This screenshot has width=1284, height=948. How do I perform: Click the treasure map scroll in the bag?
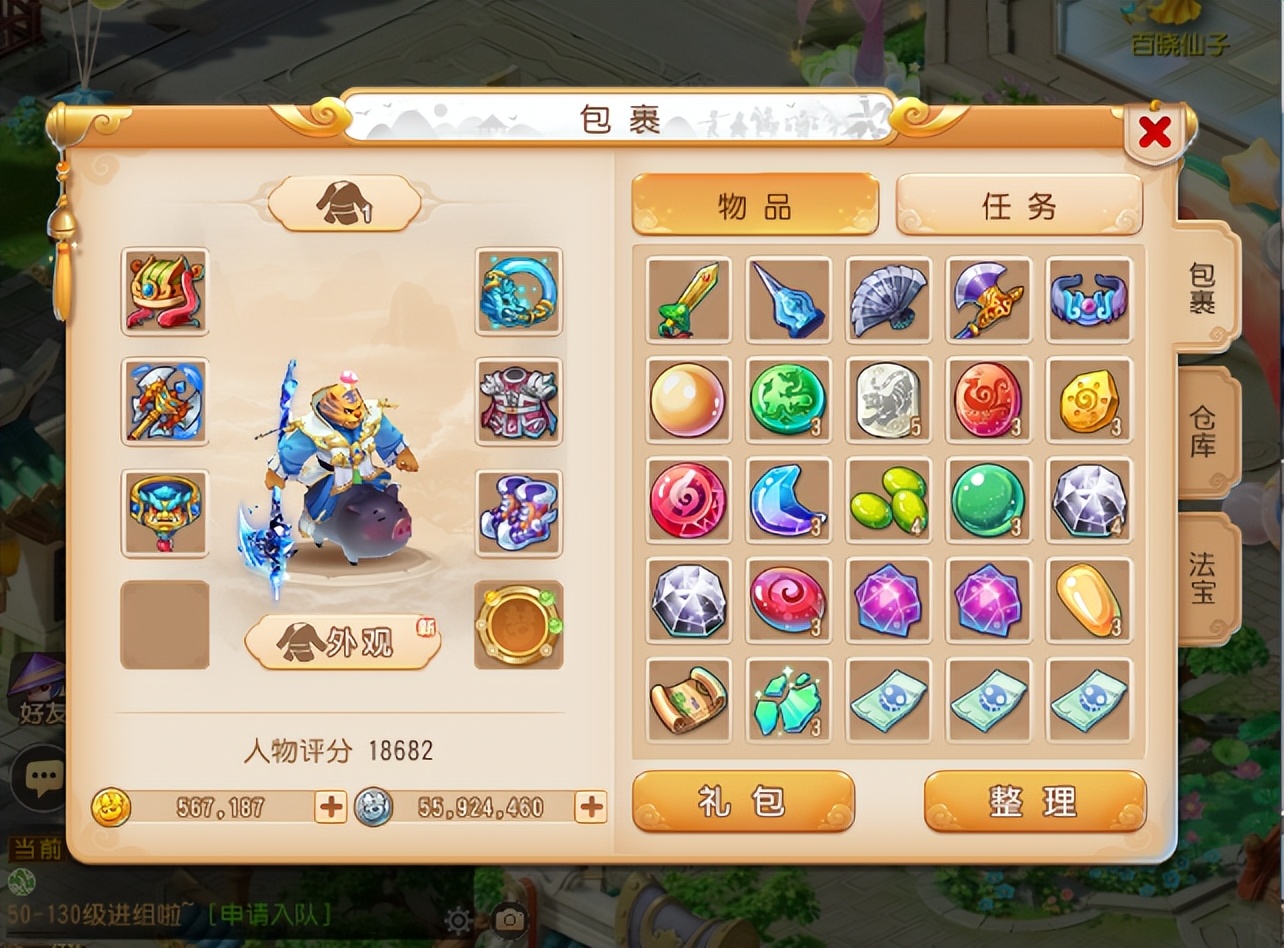coord(687,701)
